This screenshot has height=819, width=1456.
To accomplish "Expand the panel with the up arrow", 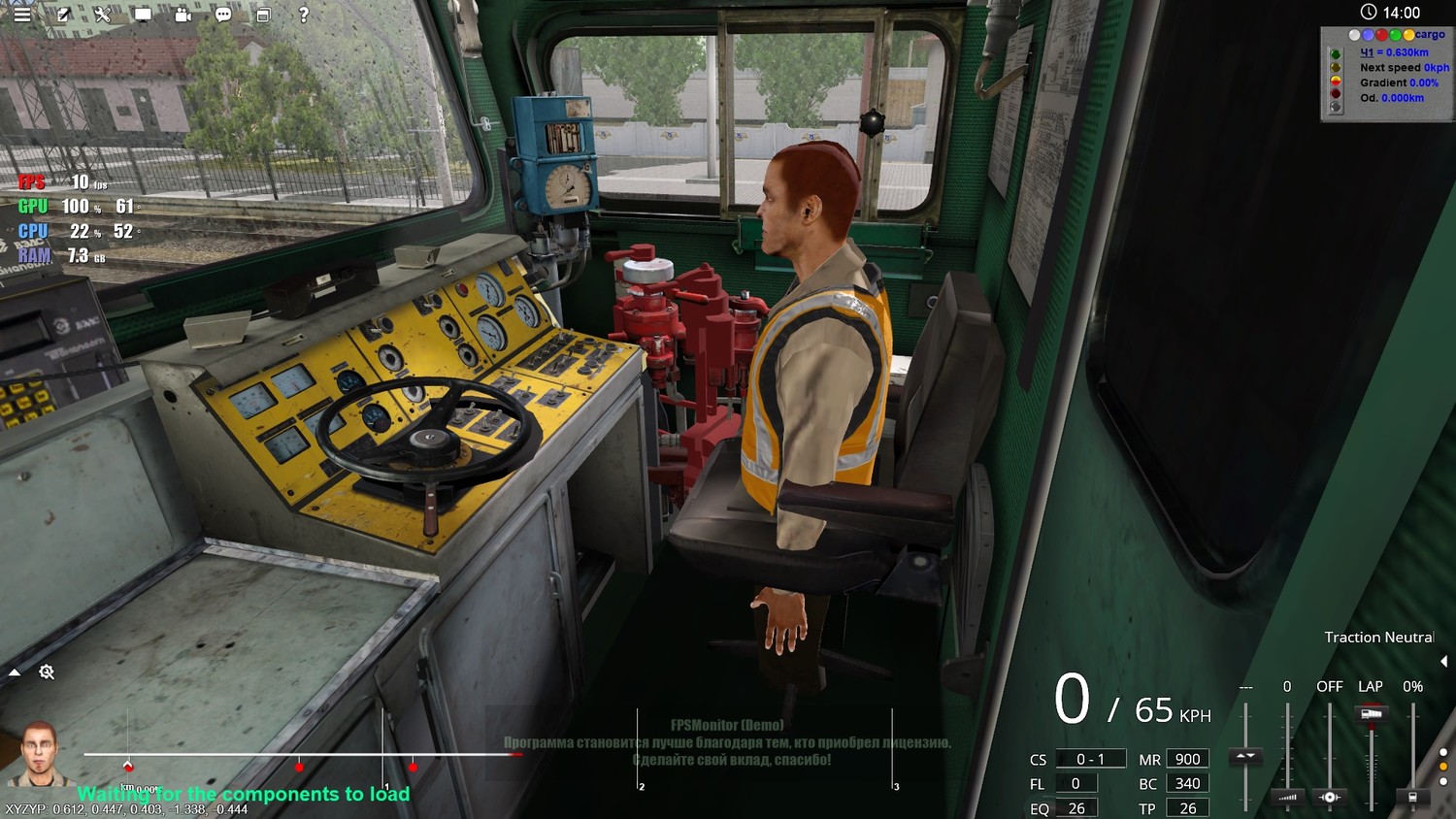I will tap(15, 672).
